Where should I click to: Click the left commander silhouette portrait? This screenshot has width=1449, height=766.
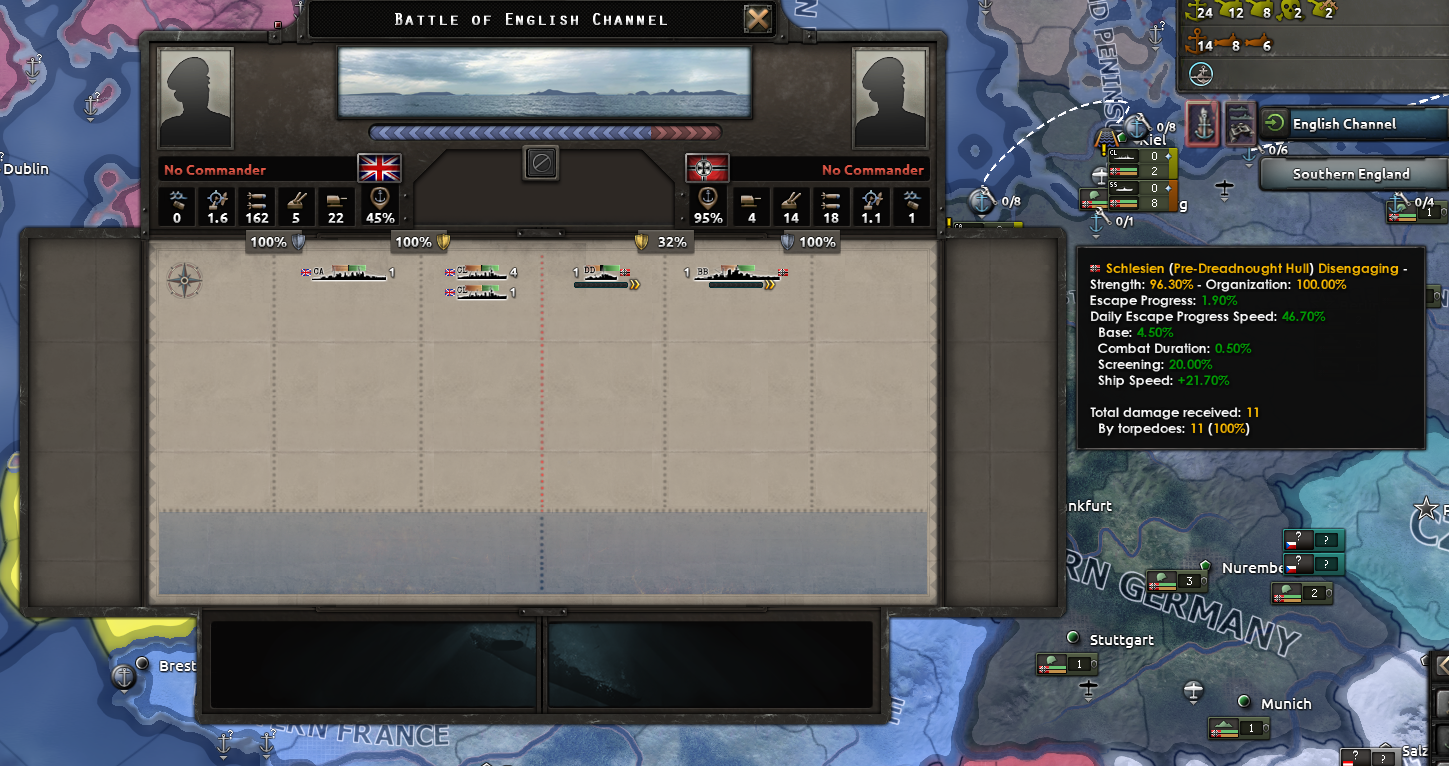[196, 98]
